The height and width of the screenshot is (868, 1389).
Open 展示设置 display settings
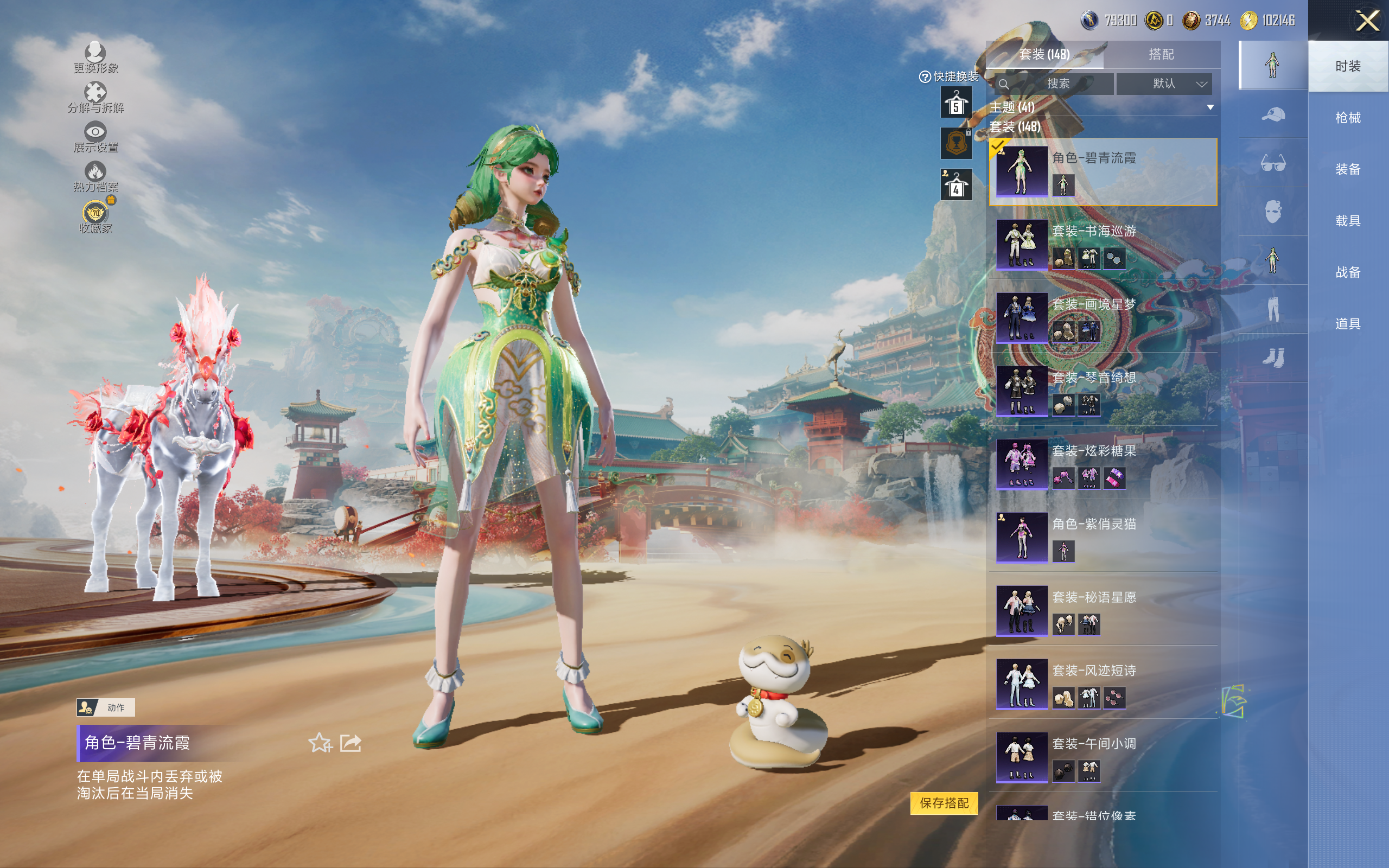coord(95,137)
